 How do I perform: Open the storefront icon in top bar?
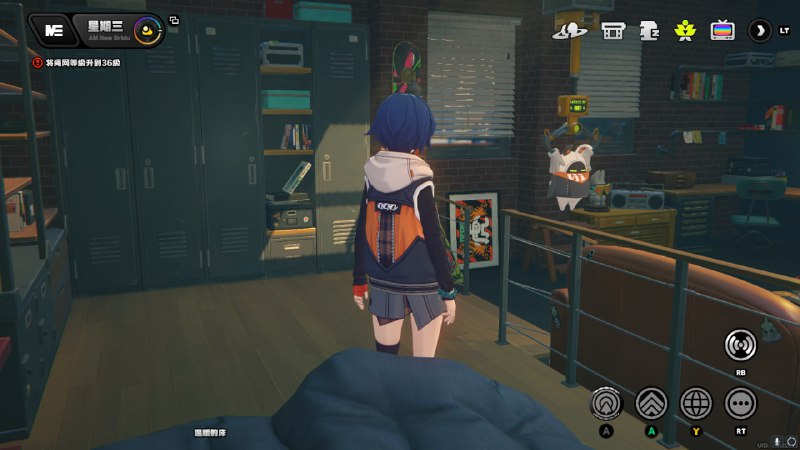tap(613, 30)
